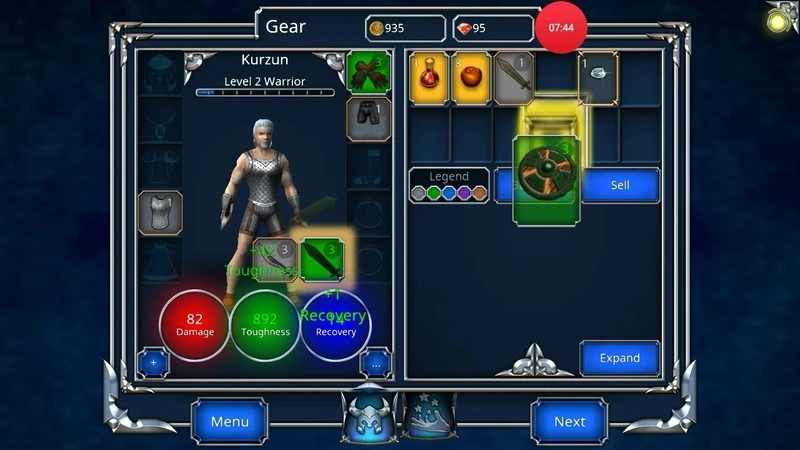Select the equipped dark pants slot
Image resolution: width=800 pixels, height=450 pixels.
(x=369, y=119)
